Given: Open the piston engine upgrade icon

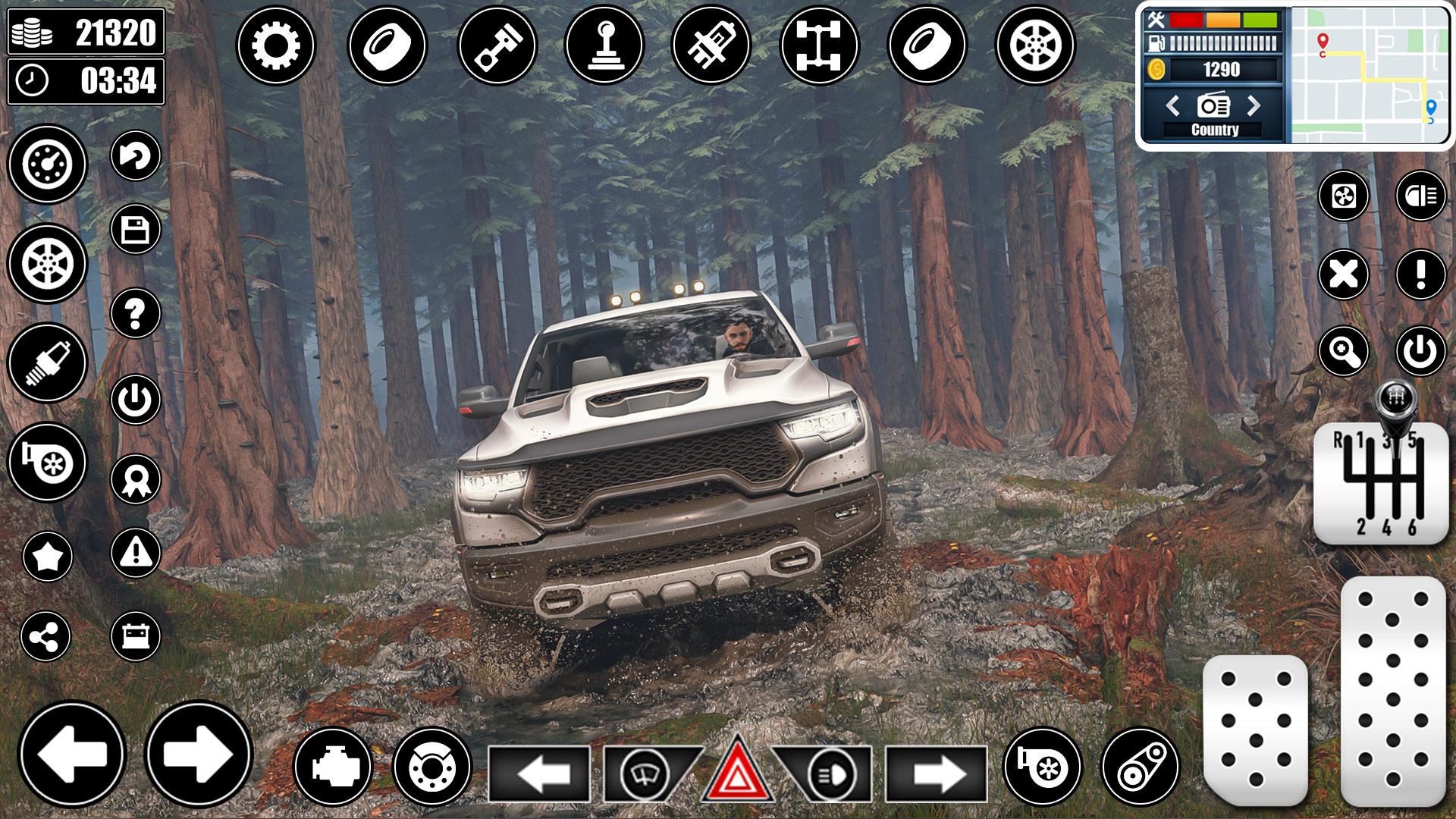Looking at the screenshot, I should pyautogui.click(x=497, y=45).
